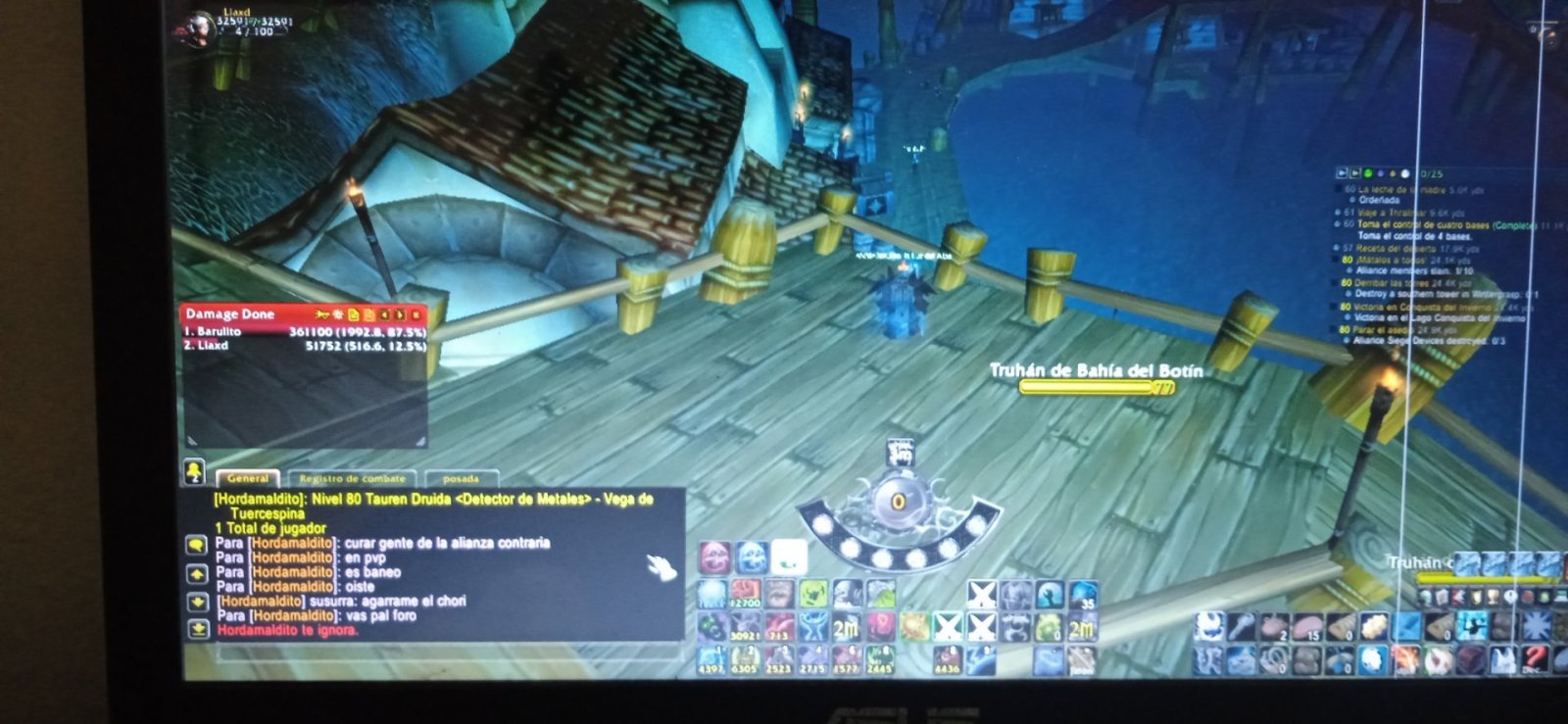Click the red question mark macro icon

point(1535,658)
